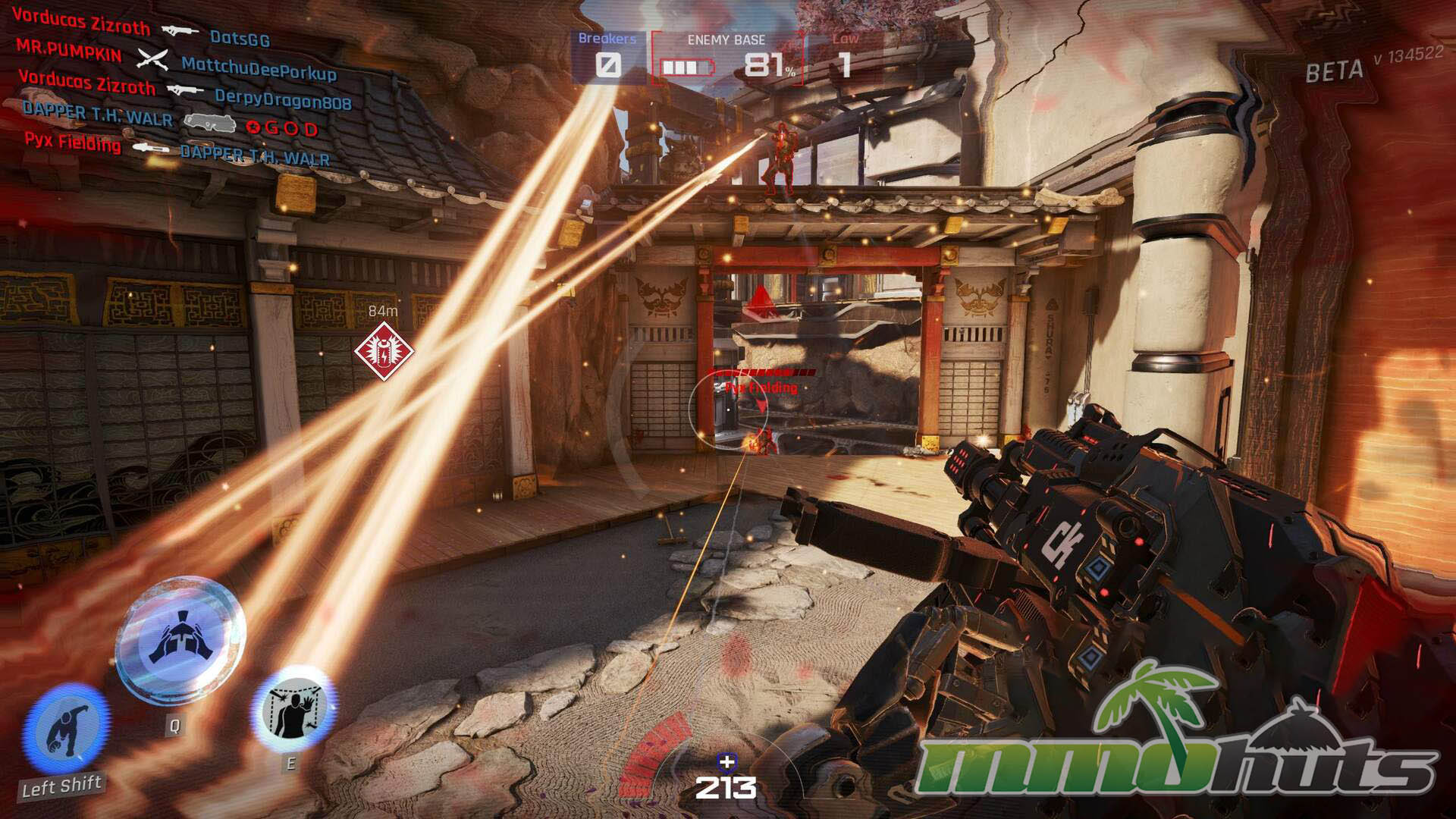This screenshot has height=819, width=1456.
Task: Activate the helmet ultimate ability icon
Action: point(180,639)
